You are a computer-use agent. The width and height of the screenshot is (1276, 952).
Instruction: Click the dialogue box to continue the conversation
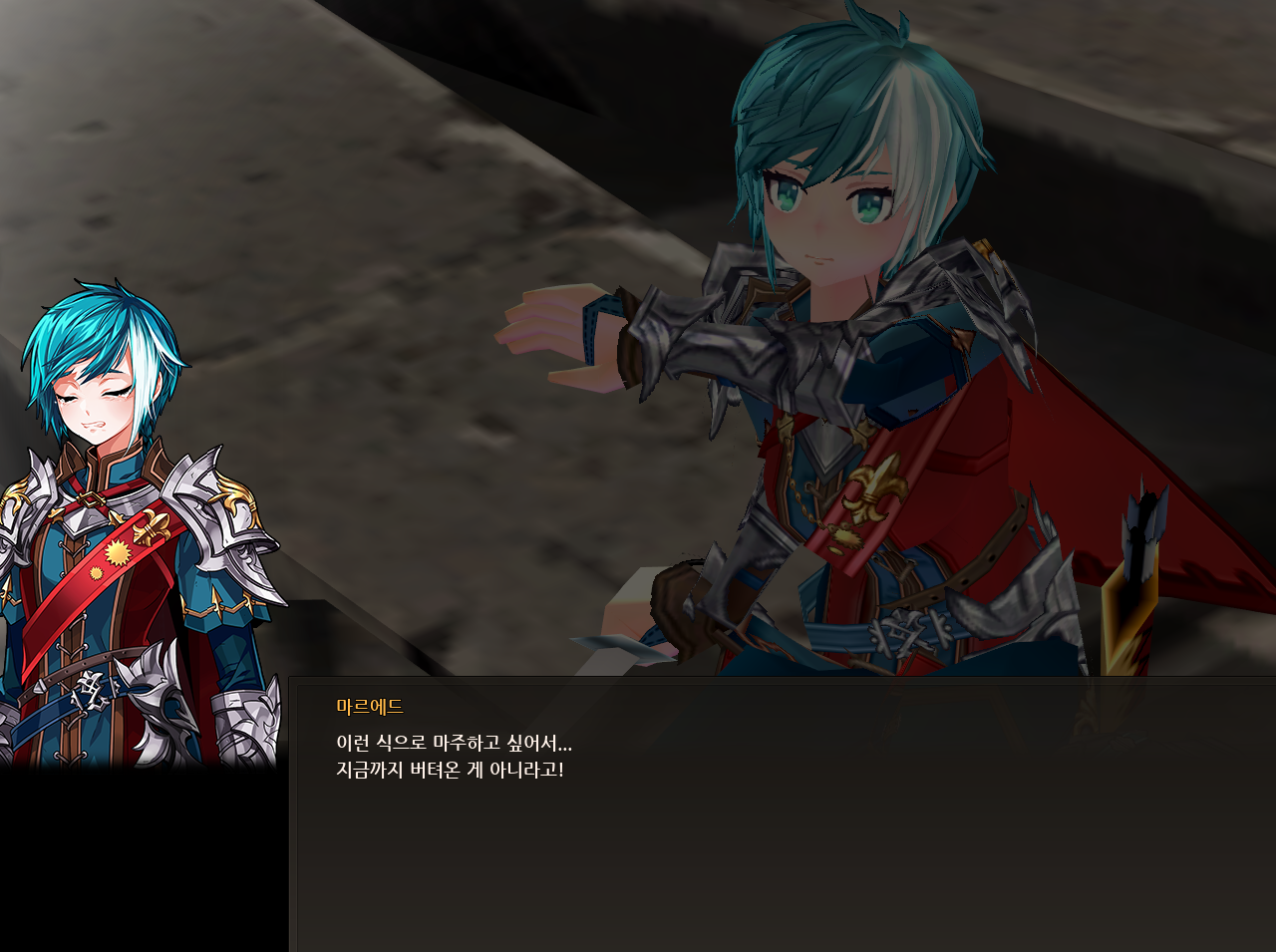(783, 814)
